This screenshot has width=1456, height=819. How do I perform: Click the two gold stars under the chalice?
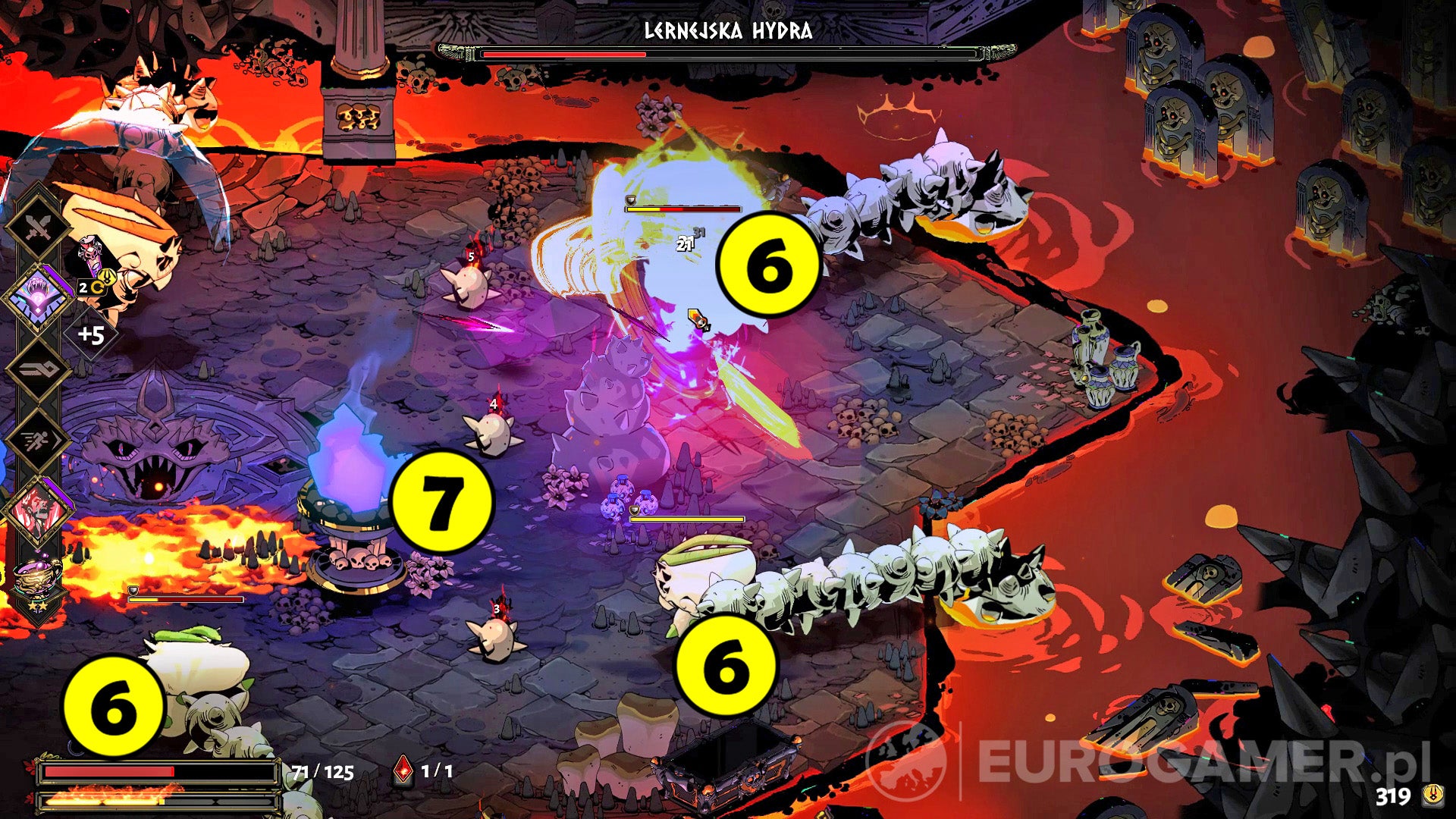38,607
